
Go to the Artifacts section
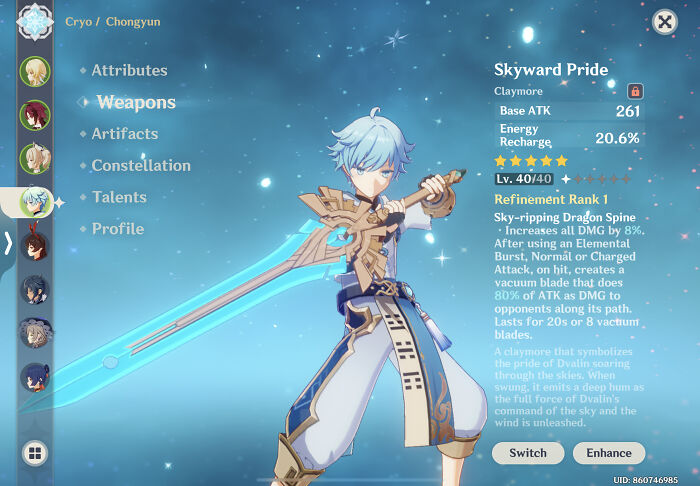point(124,134)
